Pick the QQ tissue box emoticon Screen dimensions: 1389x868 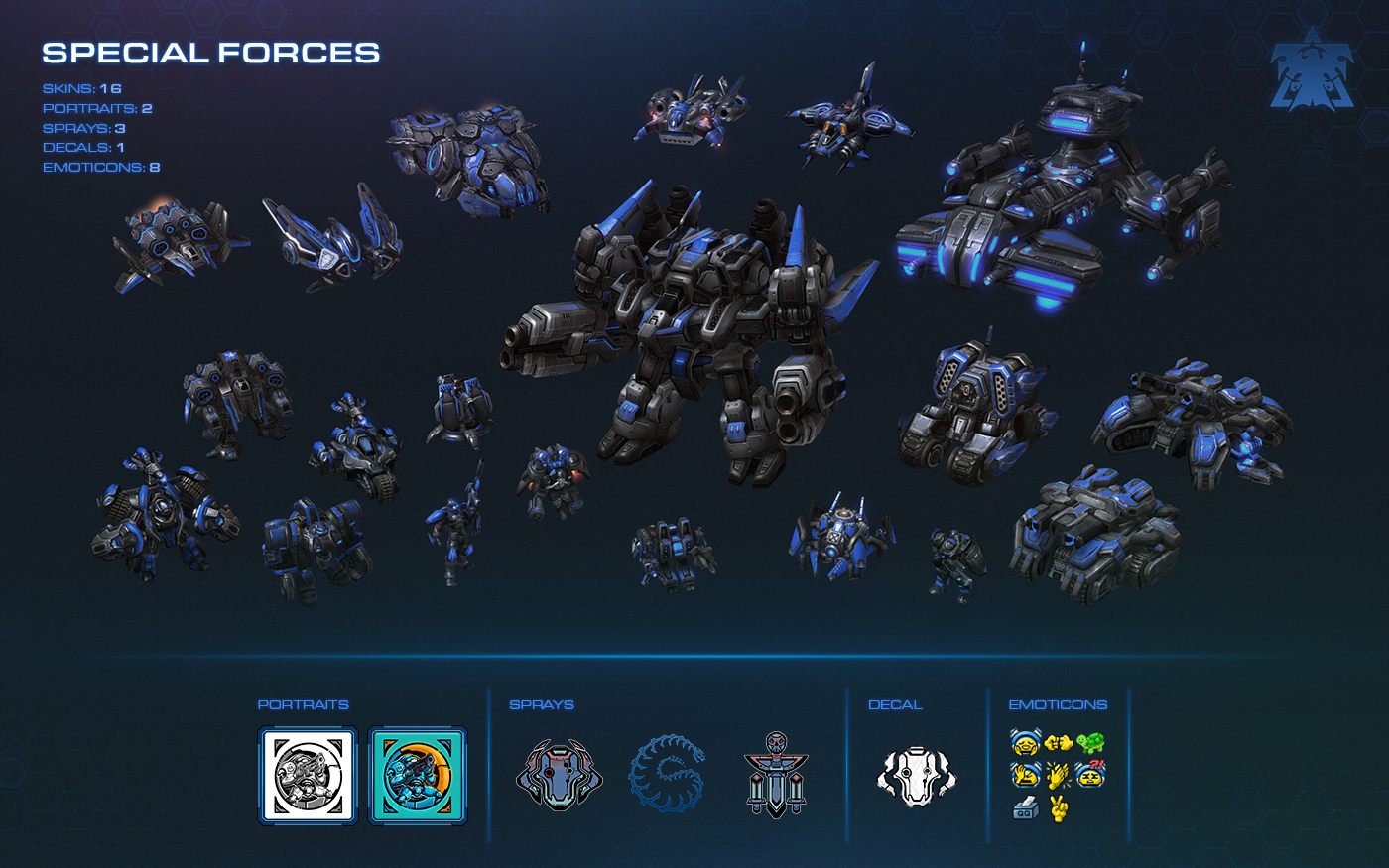click(1026, 808)
